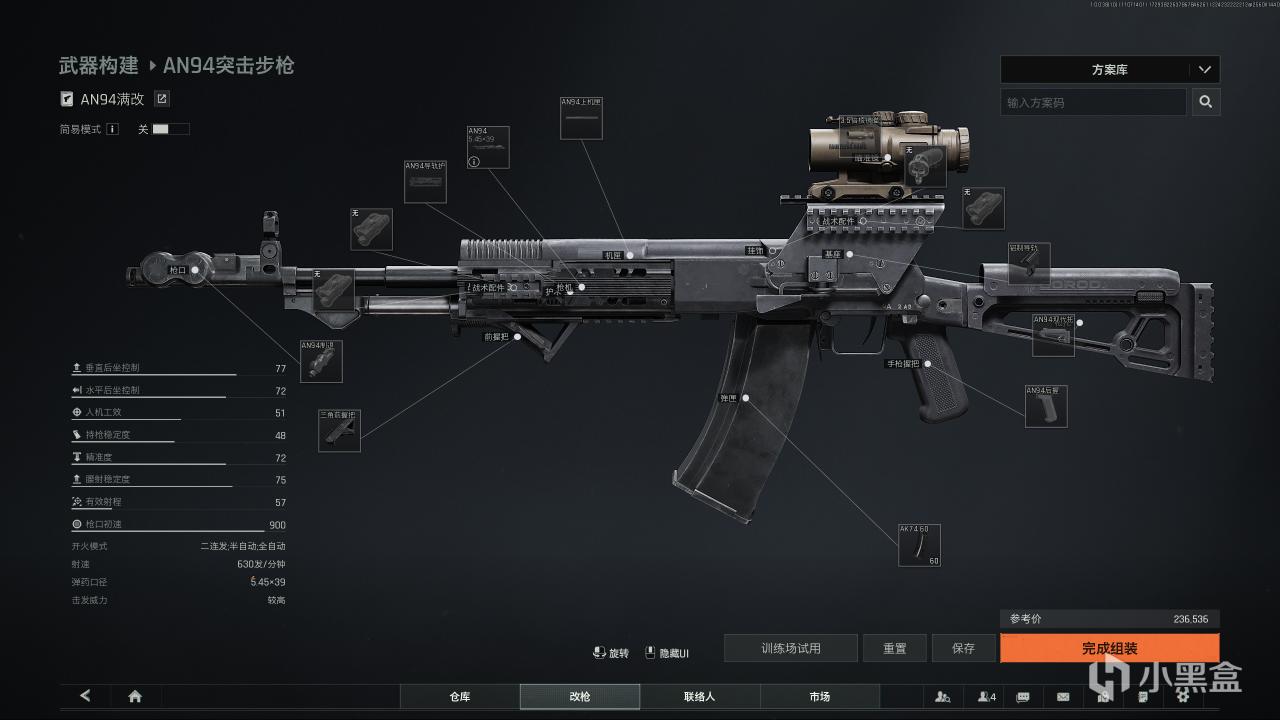The height and width of the screenshot is (720, 1280).
Task: Reset the weapon build with 重置
Action: (894, 648)
